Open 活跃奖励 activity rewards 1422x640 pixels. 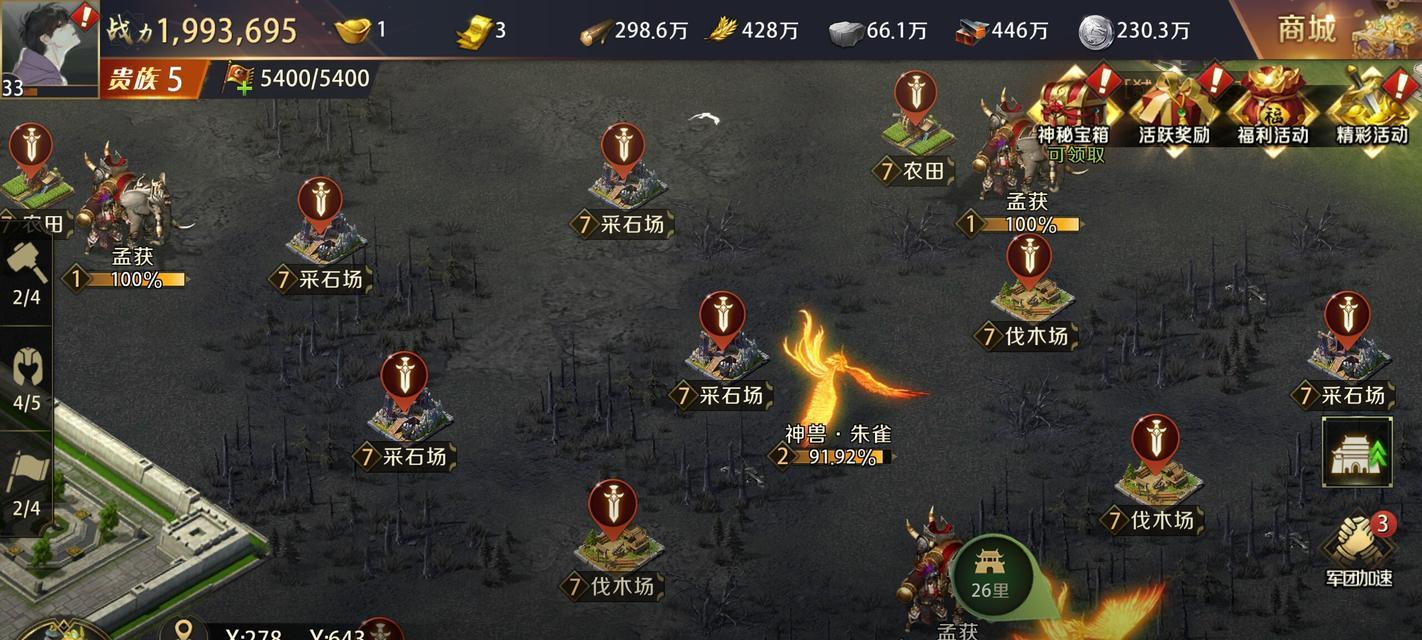(x=1173, y=110)
